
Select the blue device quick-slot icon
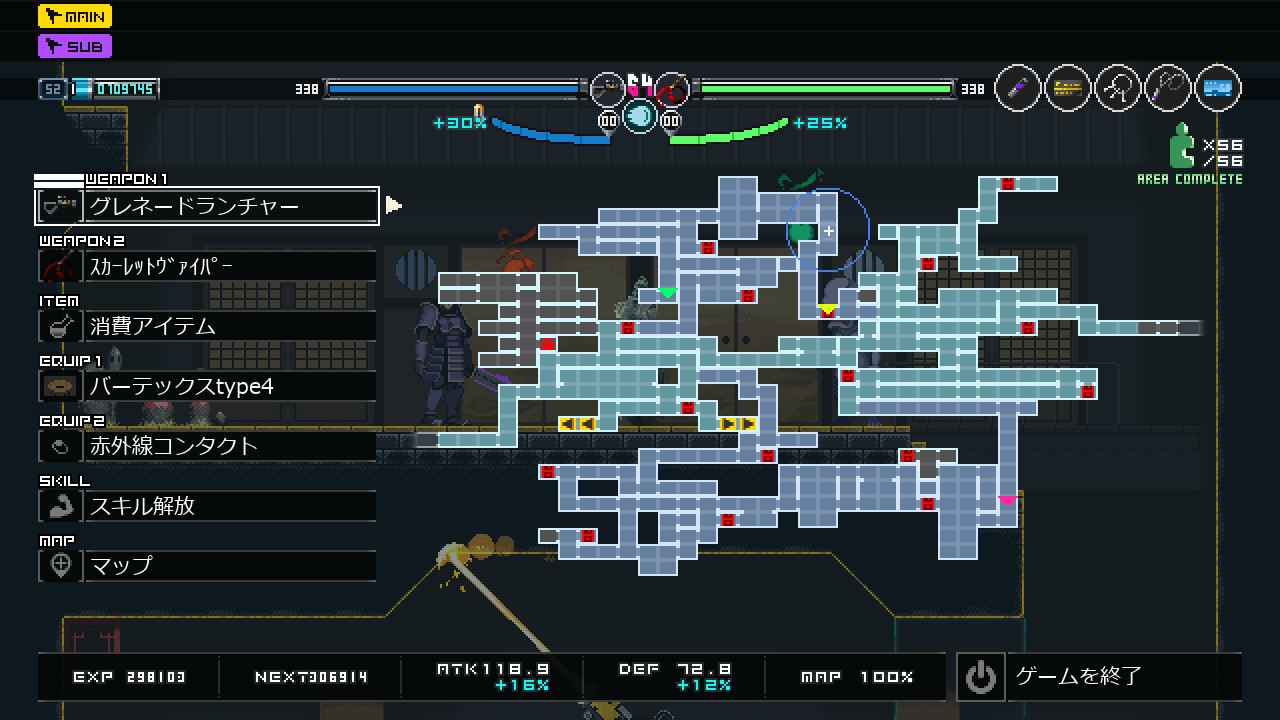coord(1218,89)
